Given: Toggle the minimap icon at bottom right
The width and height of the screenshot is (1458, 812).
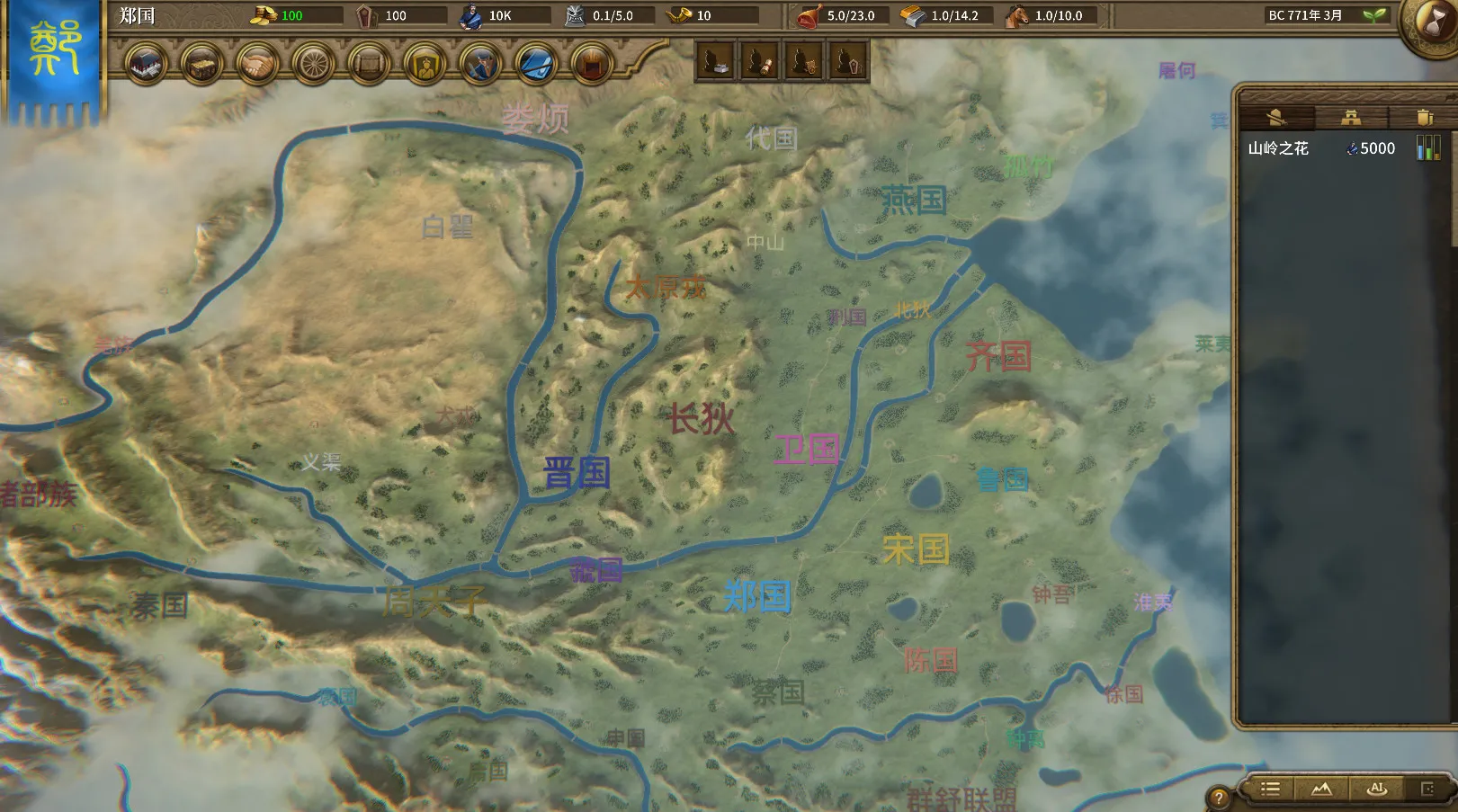Looking at the screenshot, I should (x=1427, y=790).
